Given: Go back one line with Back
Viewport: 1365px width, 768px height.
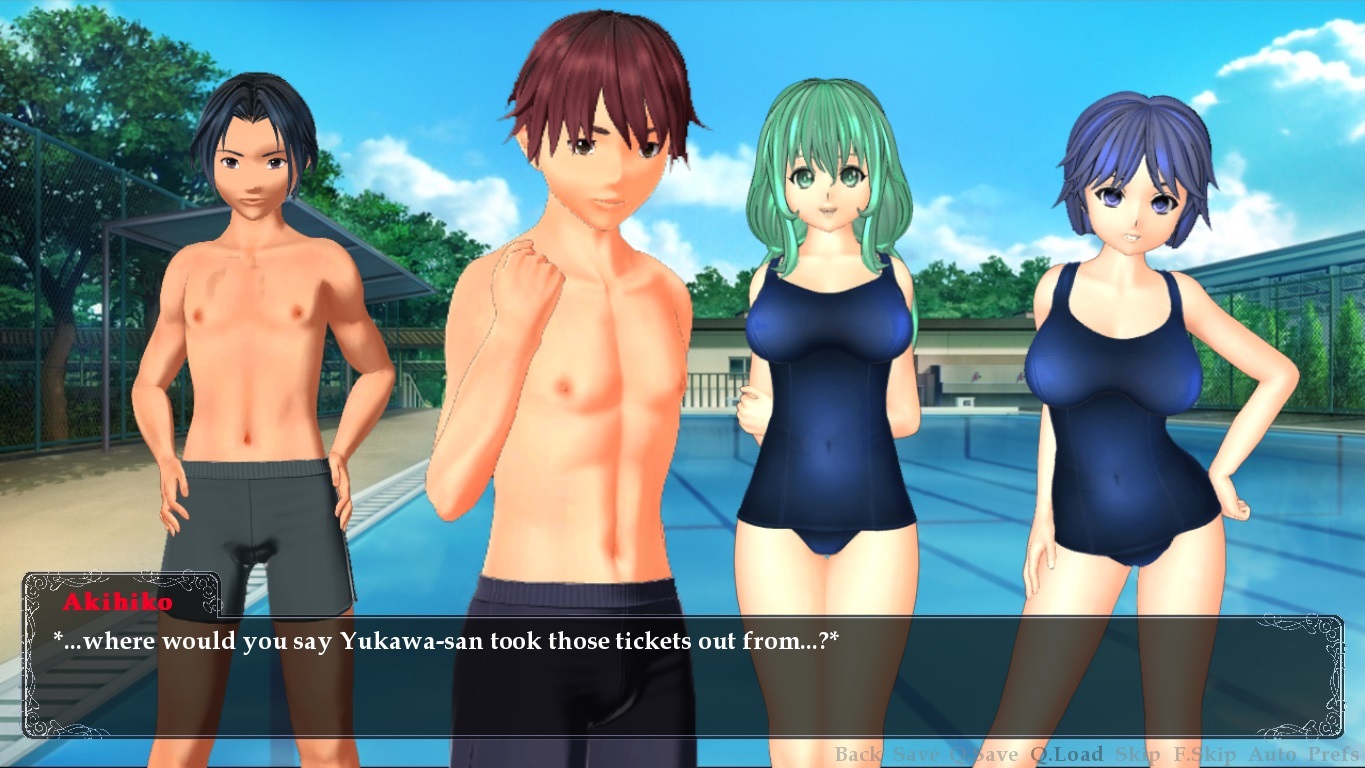Looking at the screenshot, I should 858,755.
